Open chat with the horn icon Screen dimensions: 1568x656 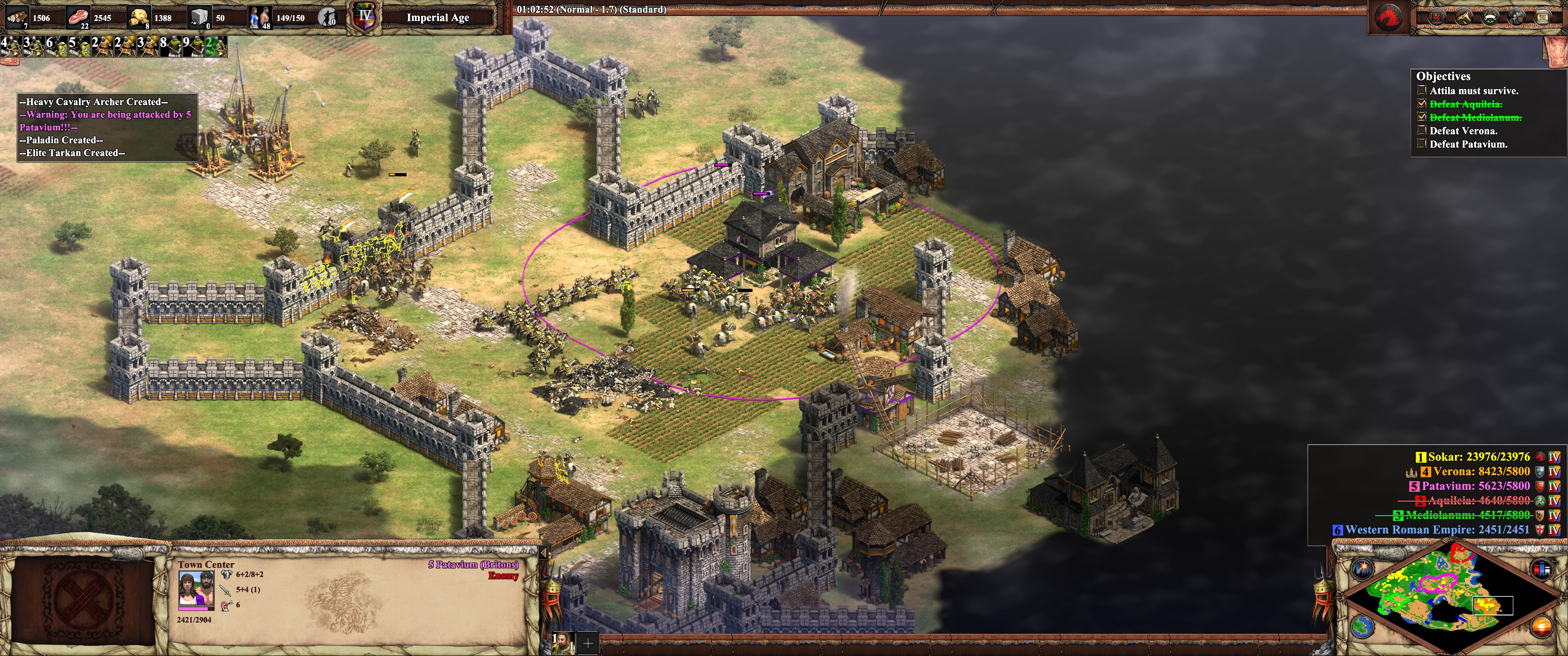[x=1463, y=17]
